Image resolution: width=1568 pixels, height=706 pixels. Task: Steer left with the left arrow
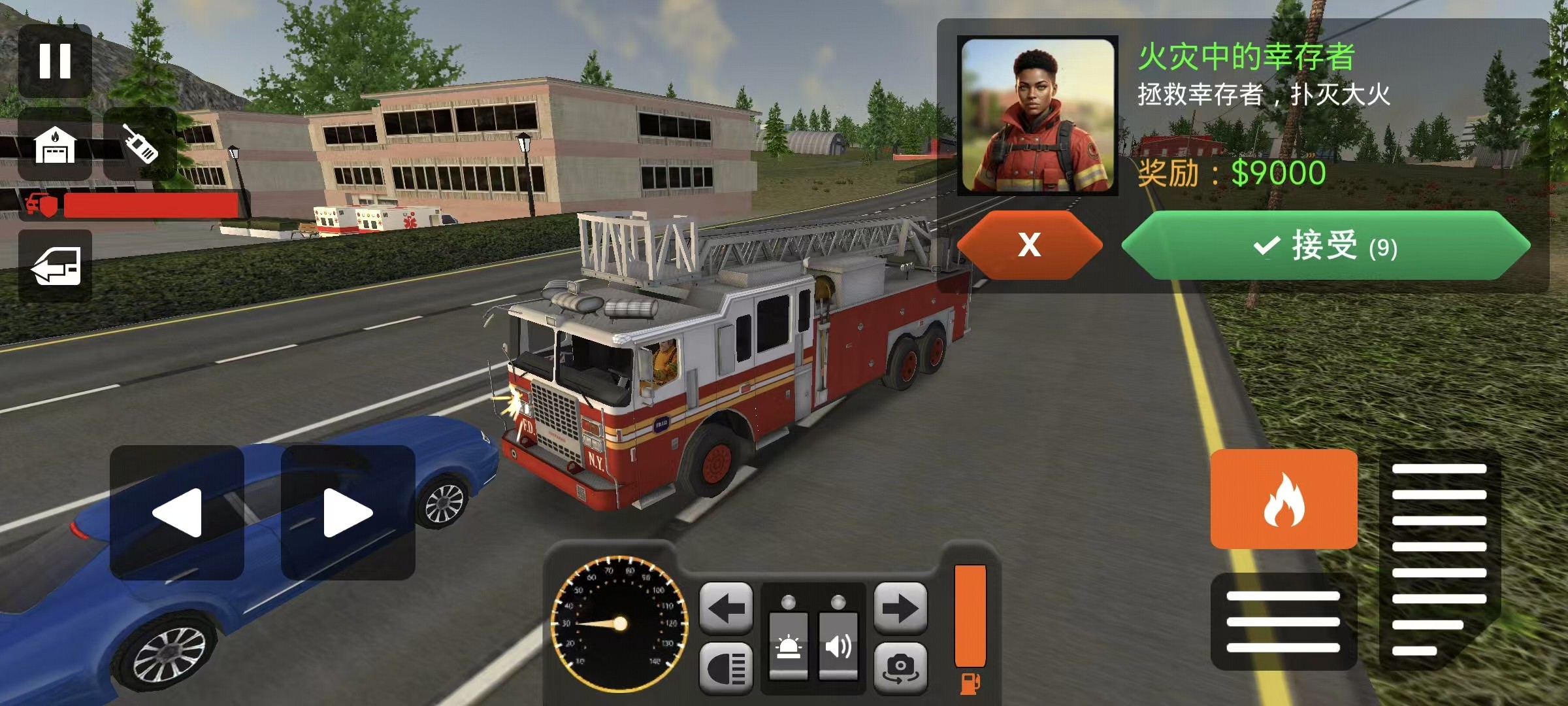click(177, 513)
